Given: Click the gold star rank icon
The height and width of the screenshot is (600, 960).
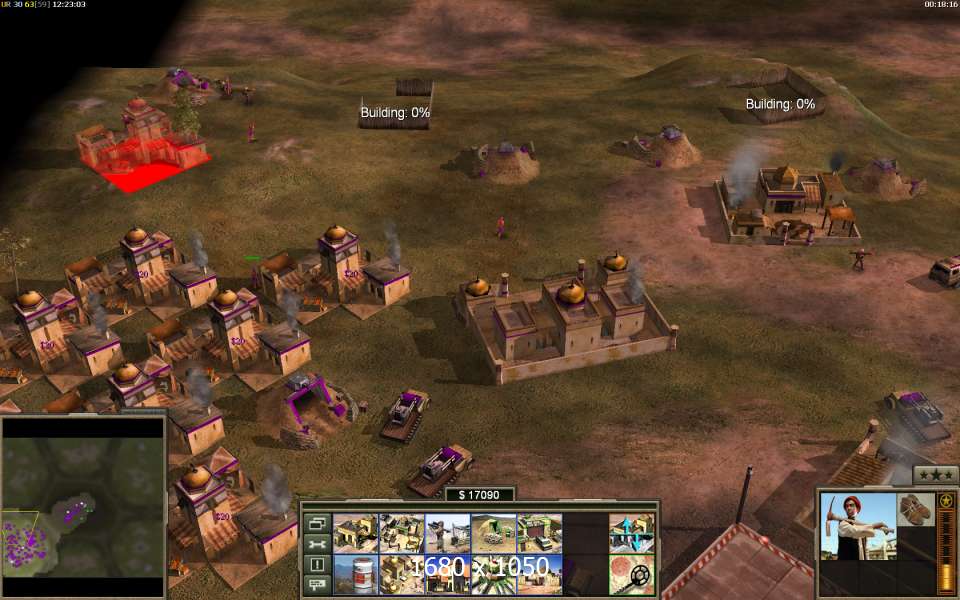Looking at the screenshot, I should click(x=945, y=500).
